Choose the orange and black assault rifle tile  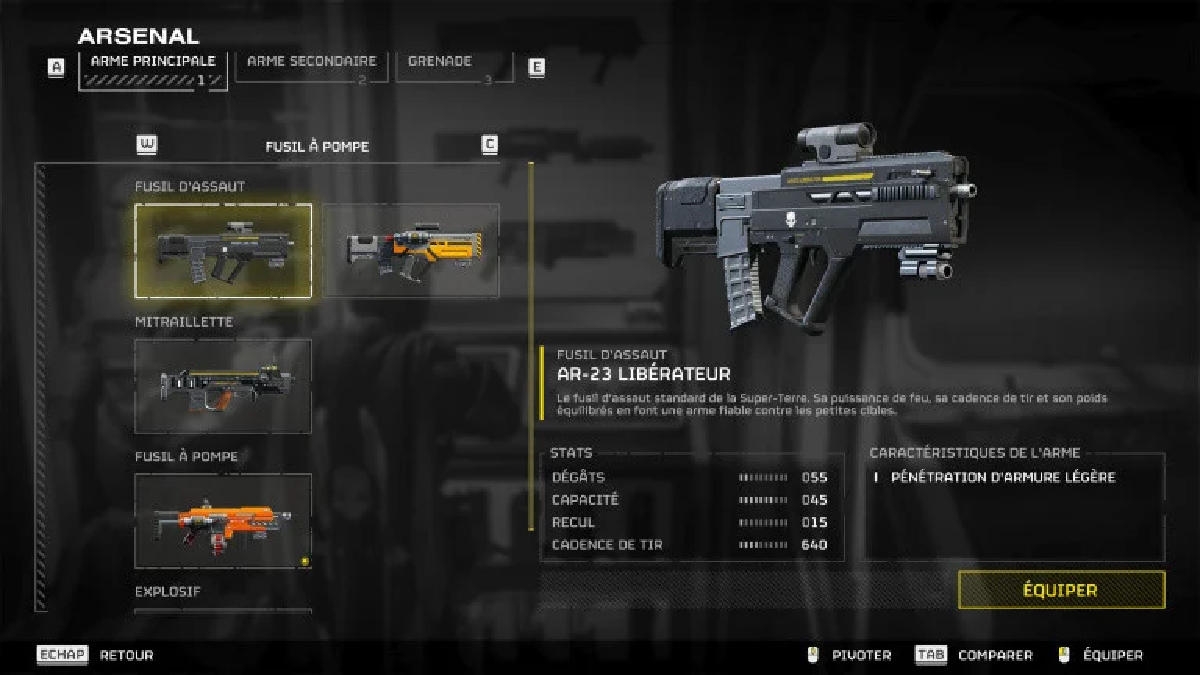coord(412,251)
